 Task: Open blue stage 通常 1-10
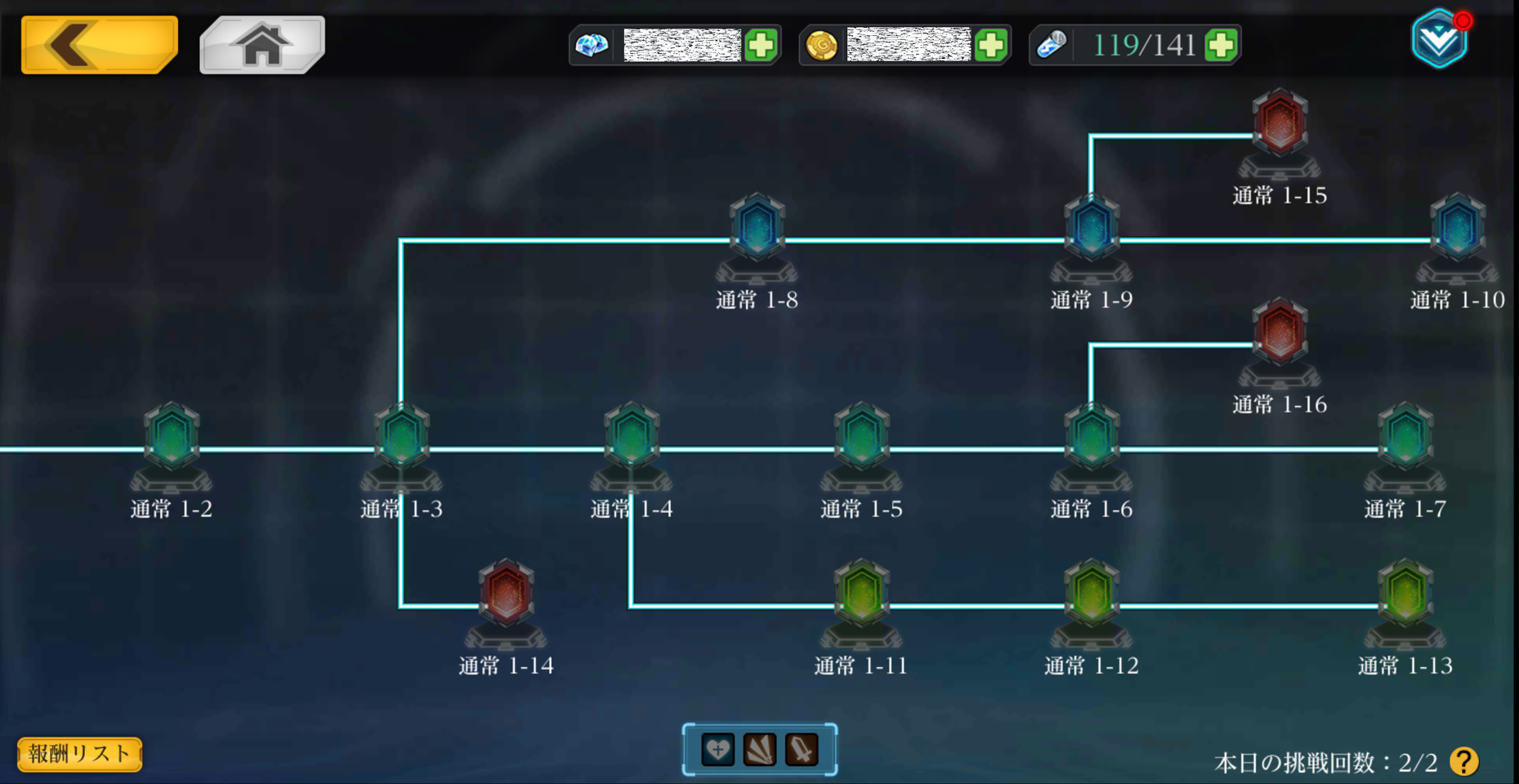1457,228
